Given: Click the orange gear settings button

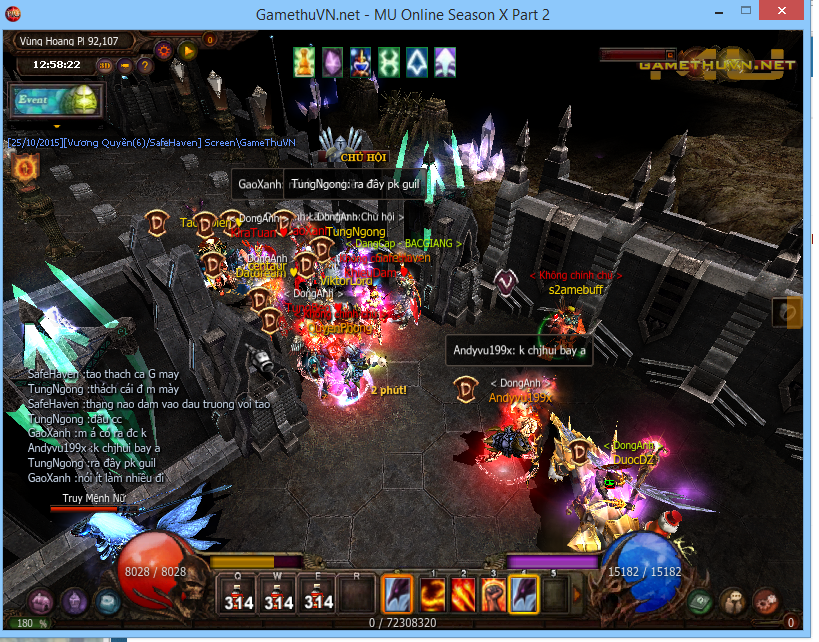Looking at the screenshot, I should (163, 49).
